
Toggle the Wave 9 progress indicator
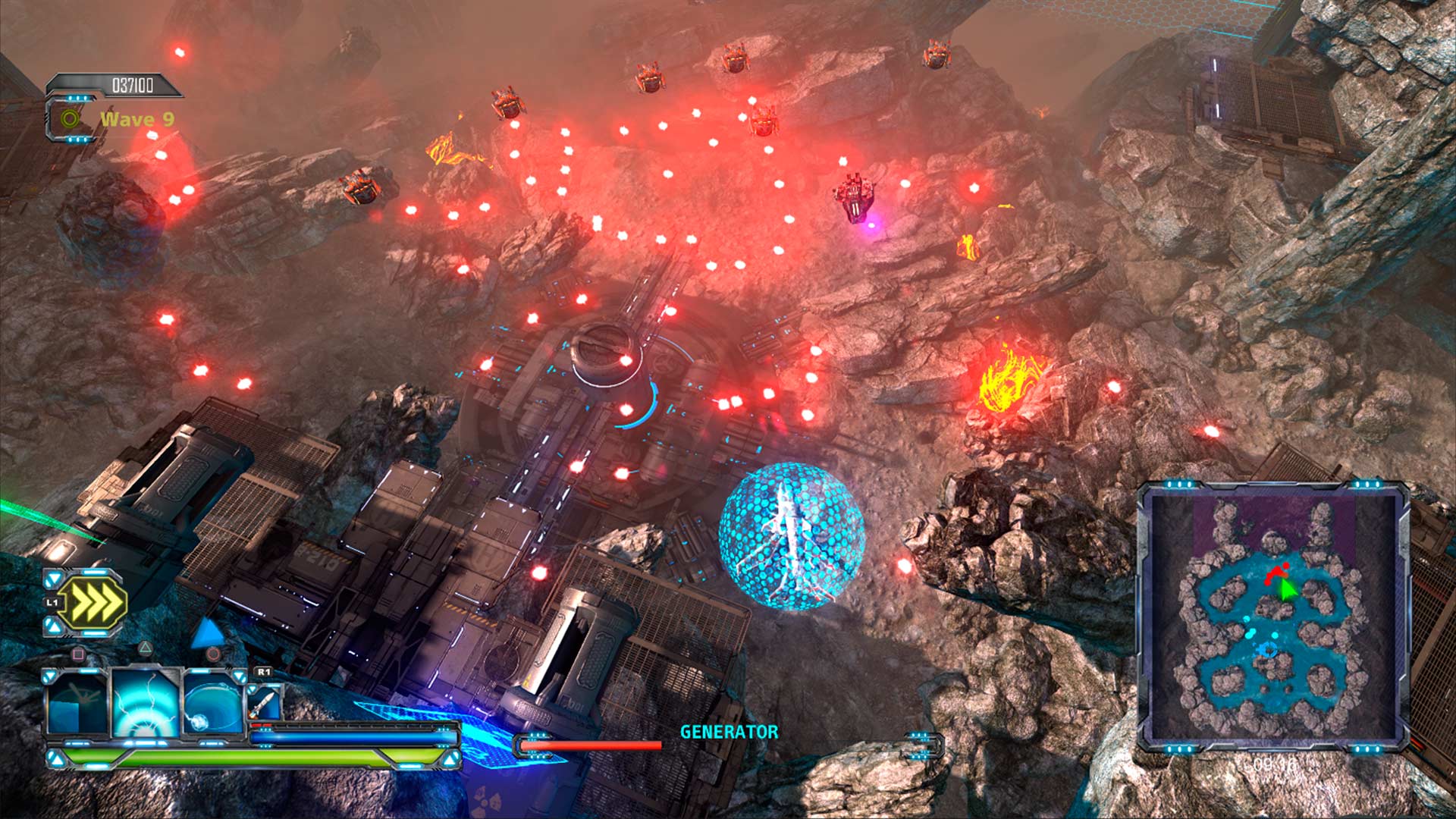tap(136, 118)
